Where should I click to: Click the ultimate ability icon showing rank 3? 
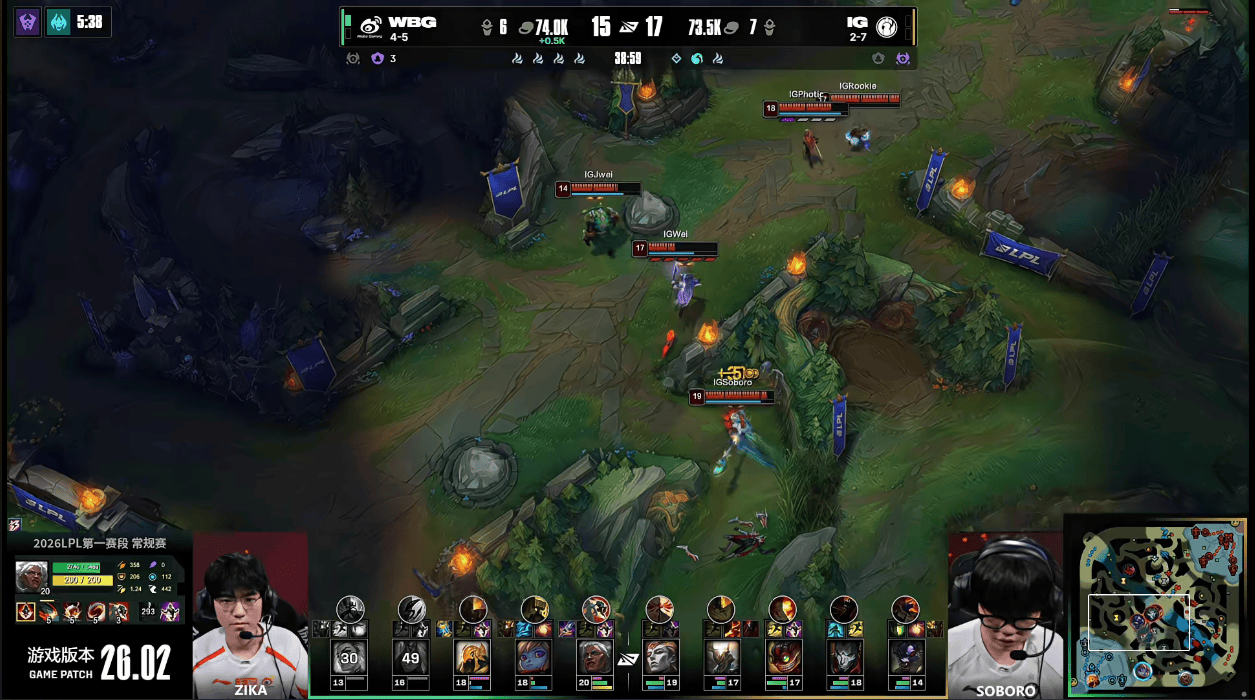click(119, 611)
